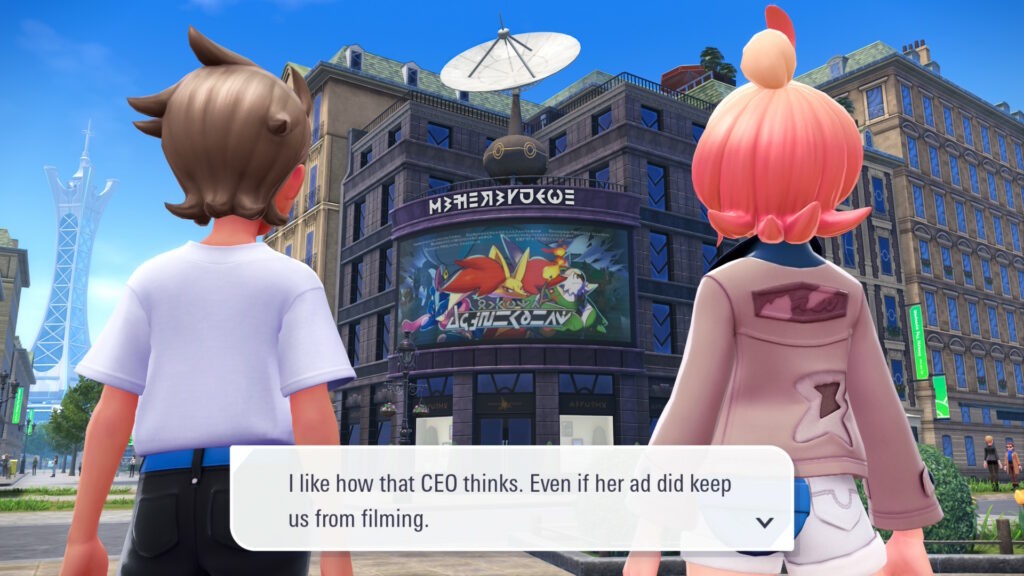Advance dialogue with the down-arrow indicator

pyautogui.click(x=764, y=522)
